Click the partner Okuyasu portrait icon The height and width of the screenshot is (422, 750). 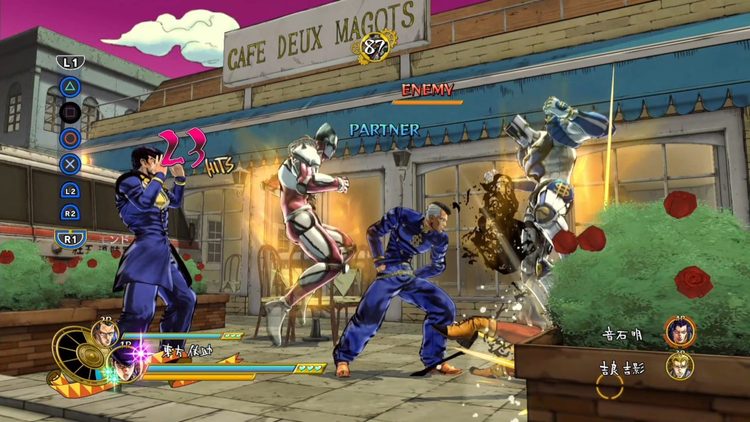tap(104, 335)
